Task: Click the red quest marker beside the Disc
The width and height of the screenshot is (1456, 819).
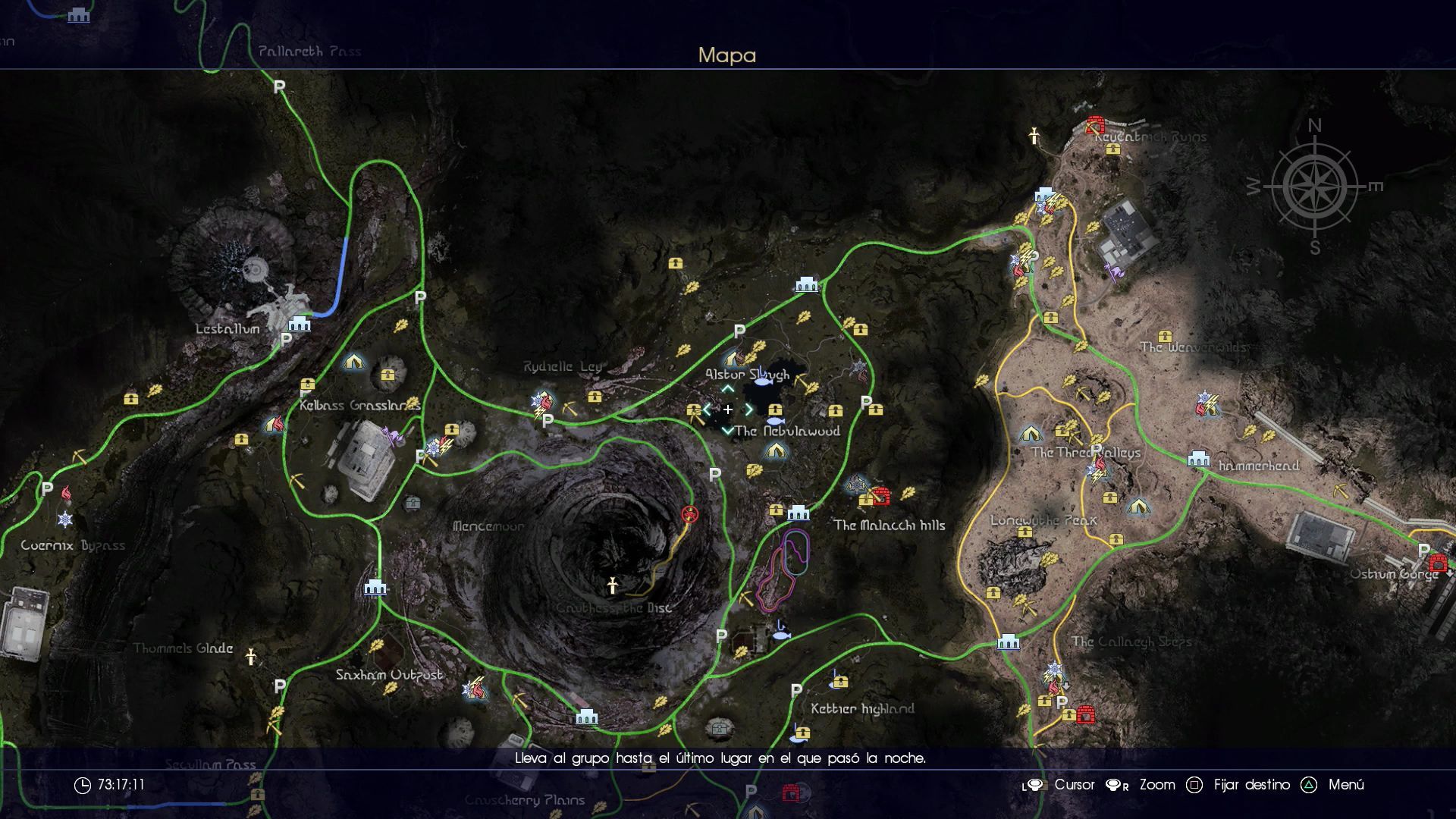Action: point(689,514)
